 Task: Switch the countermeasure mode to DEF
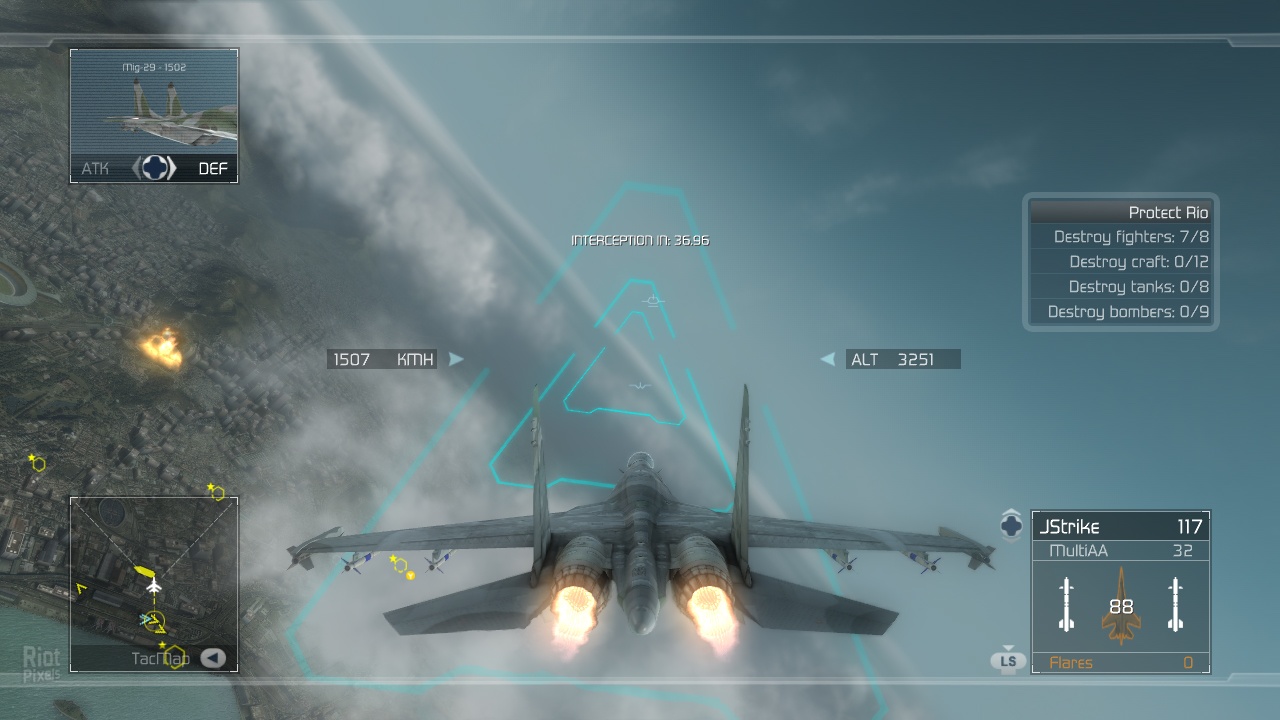click(x=212, y=168)
